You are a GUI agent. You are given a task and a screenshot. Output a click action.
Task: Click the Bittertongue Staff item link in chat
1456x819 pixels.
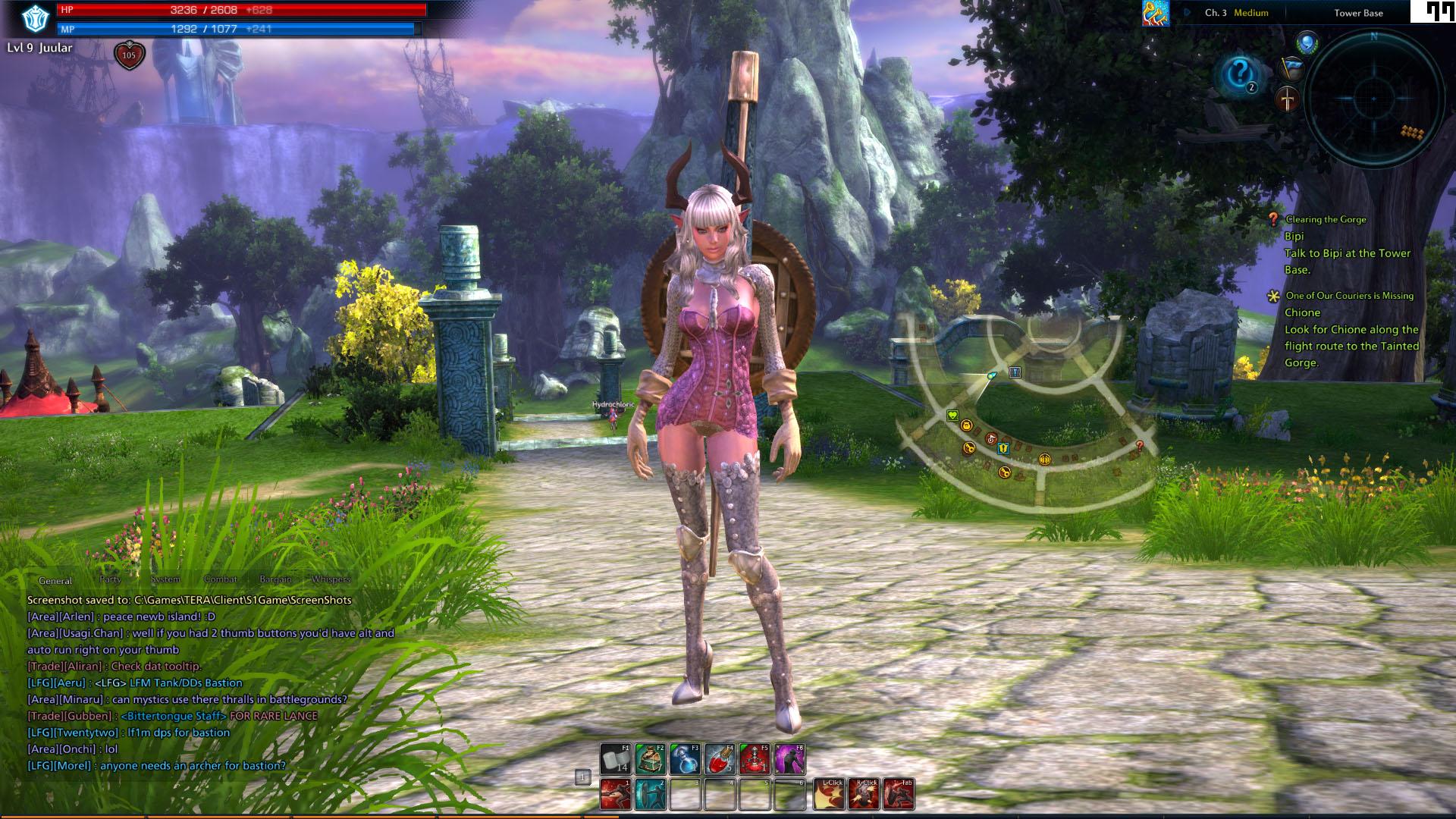[x=174, y=716]
